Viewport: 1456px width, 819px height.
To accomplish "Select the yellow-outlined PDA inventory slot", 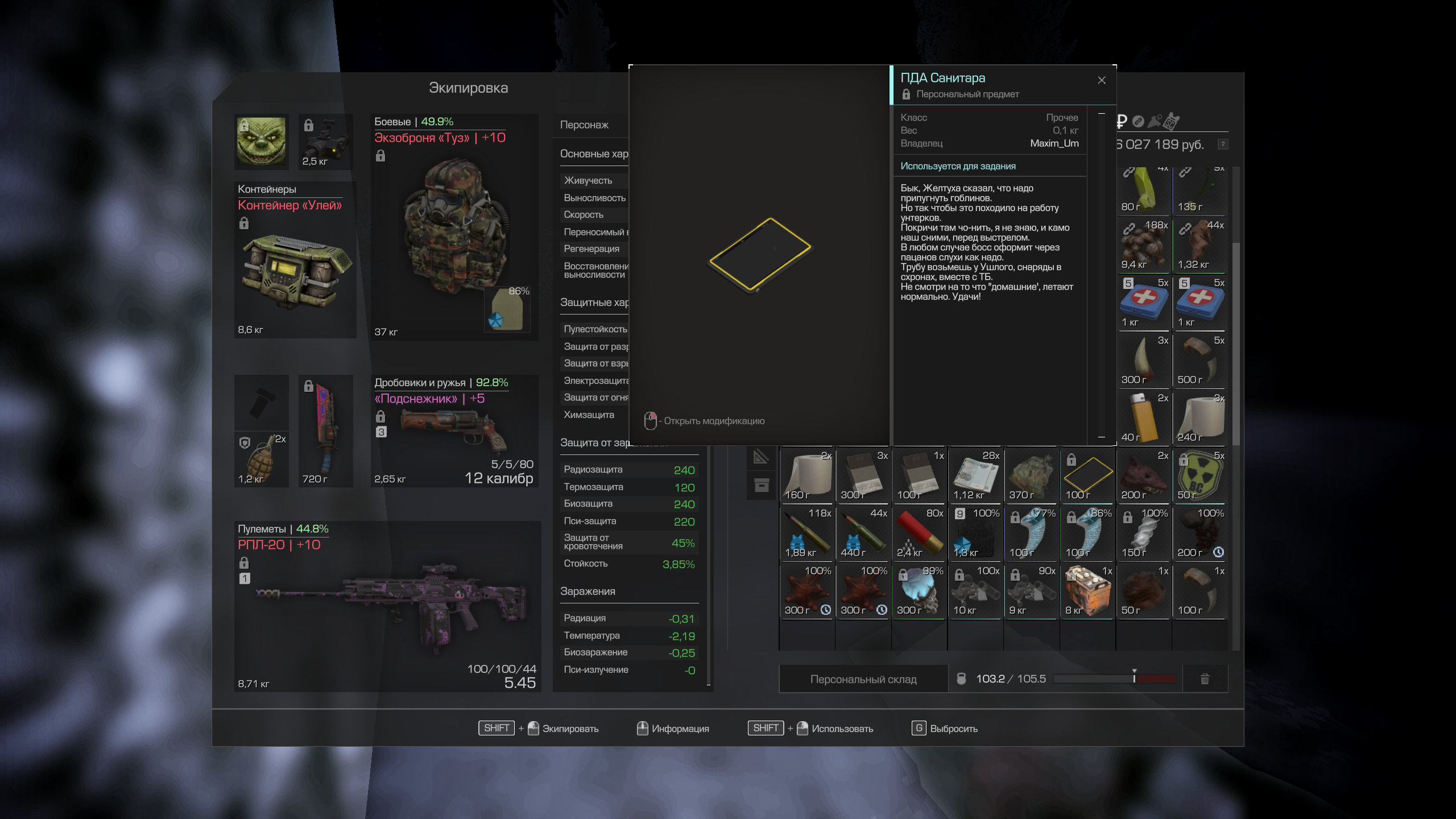I will pyautogui.click(x=1087, y=475).
